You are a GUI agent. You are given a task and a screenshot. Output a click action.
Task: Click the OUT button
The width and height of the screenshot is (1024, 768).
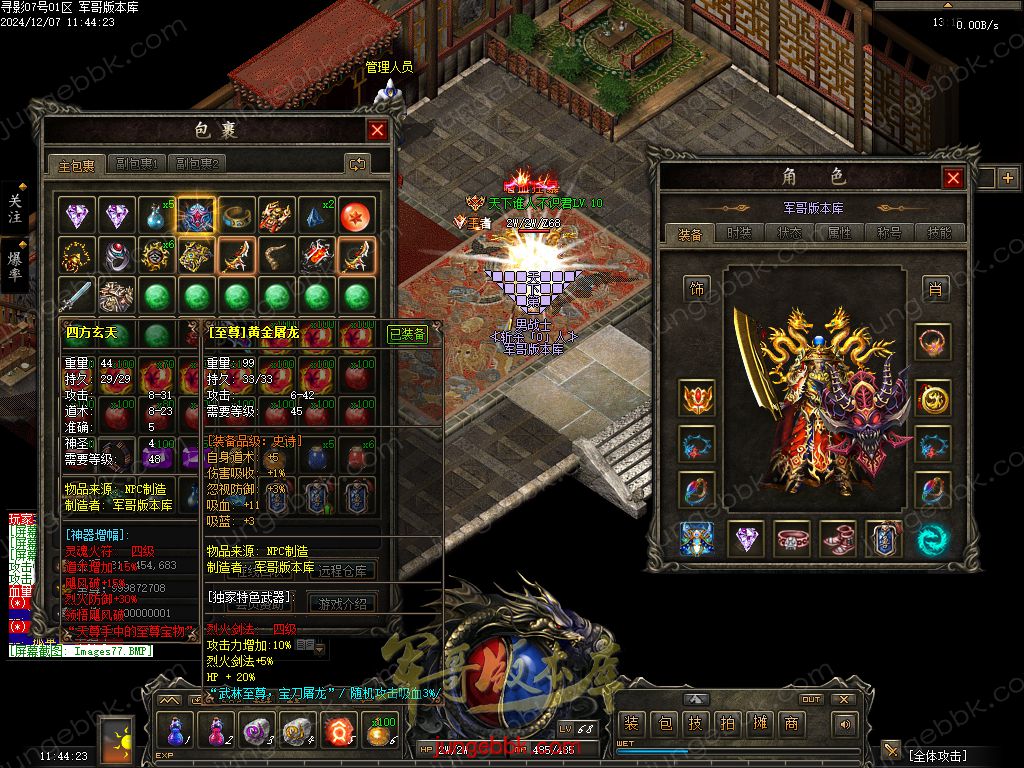click(x=811, y=699)
